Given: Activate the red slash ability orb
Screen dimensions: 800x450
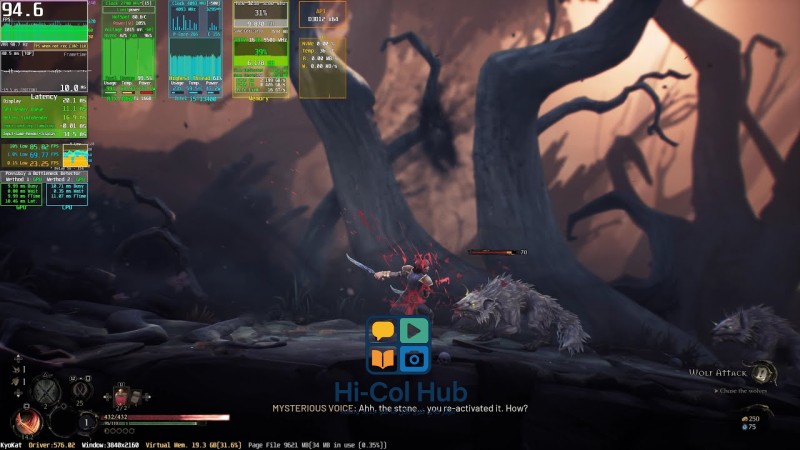Looking at the screenshot, I should 27,420.
